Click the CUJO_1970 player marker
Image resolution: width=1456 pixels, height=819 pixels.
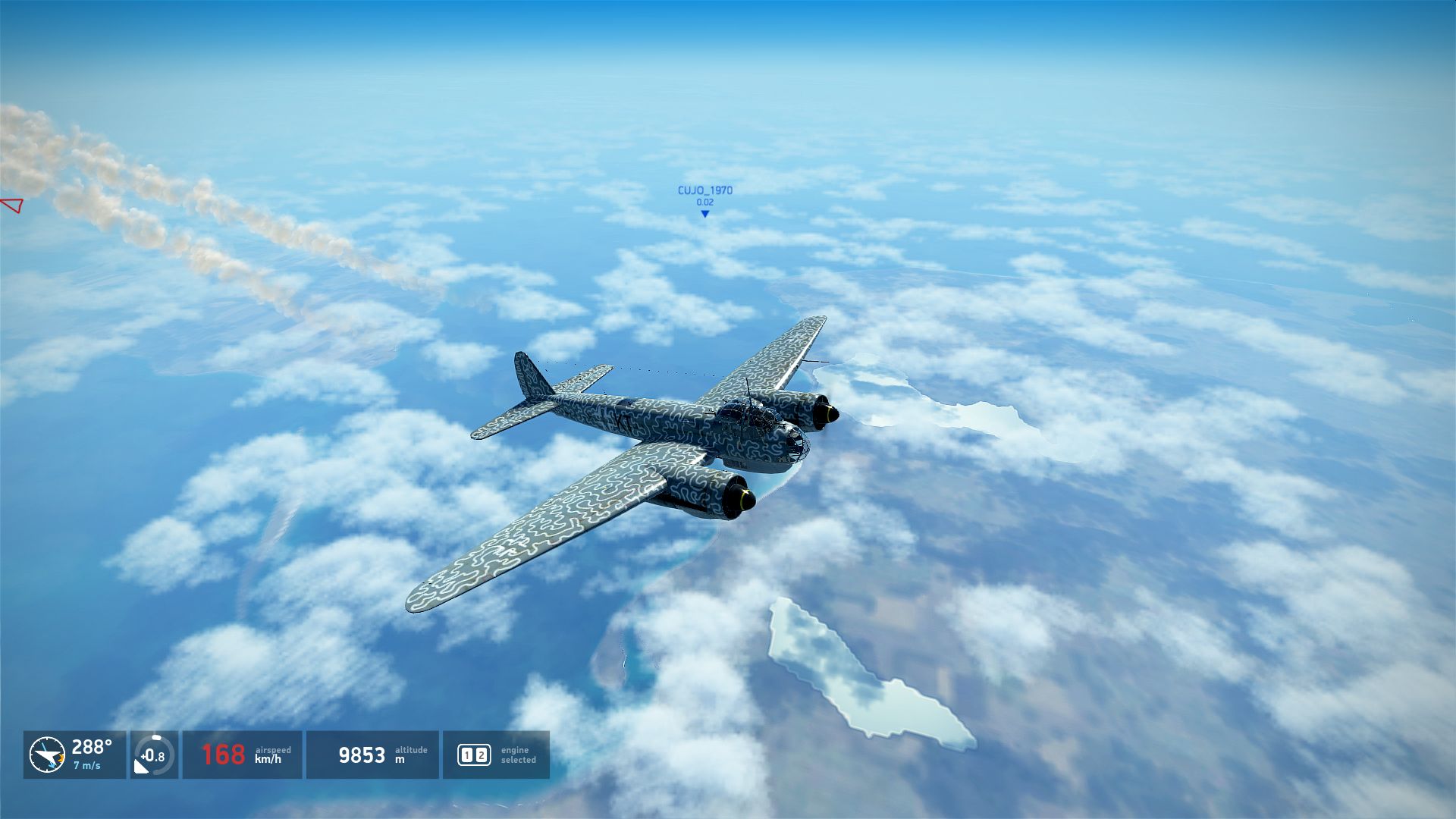tap(704, 214)
